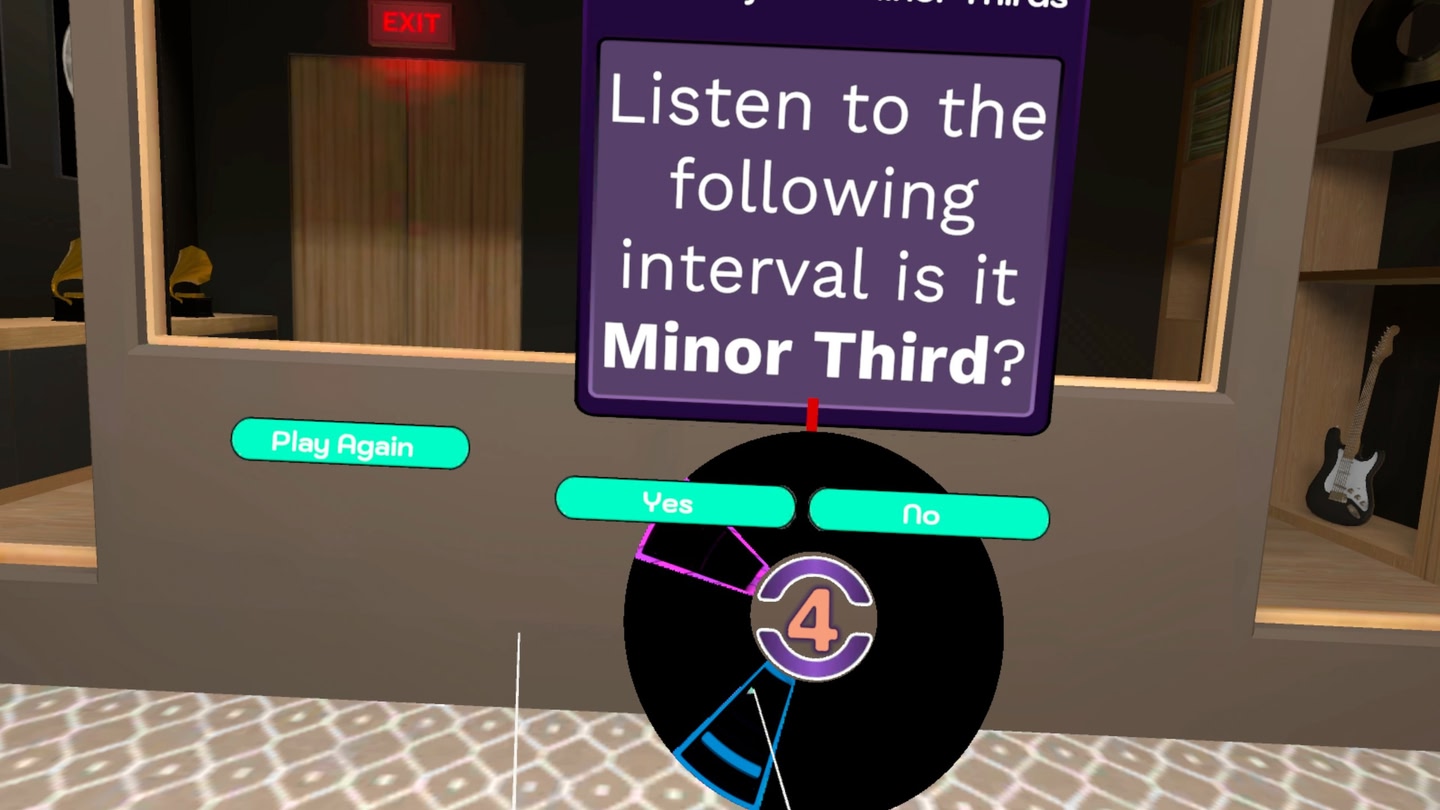The width and height of the screenshot is (1440, 810).
Task: Click the red EXIT sign above the door
Action: click(x=410, y=22)
